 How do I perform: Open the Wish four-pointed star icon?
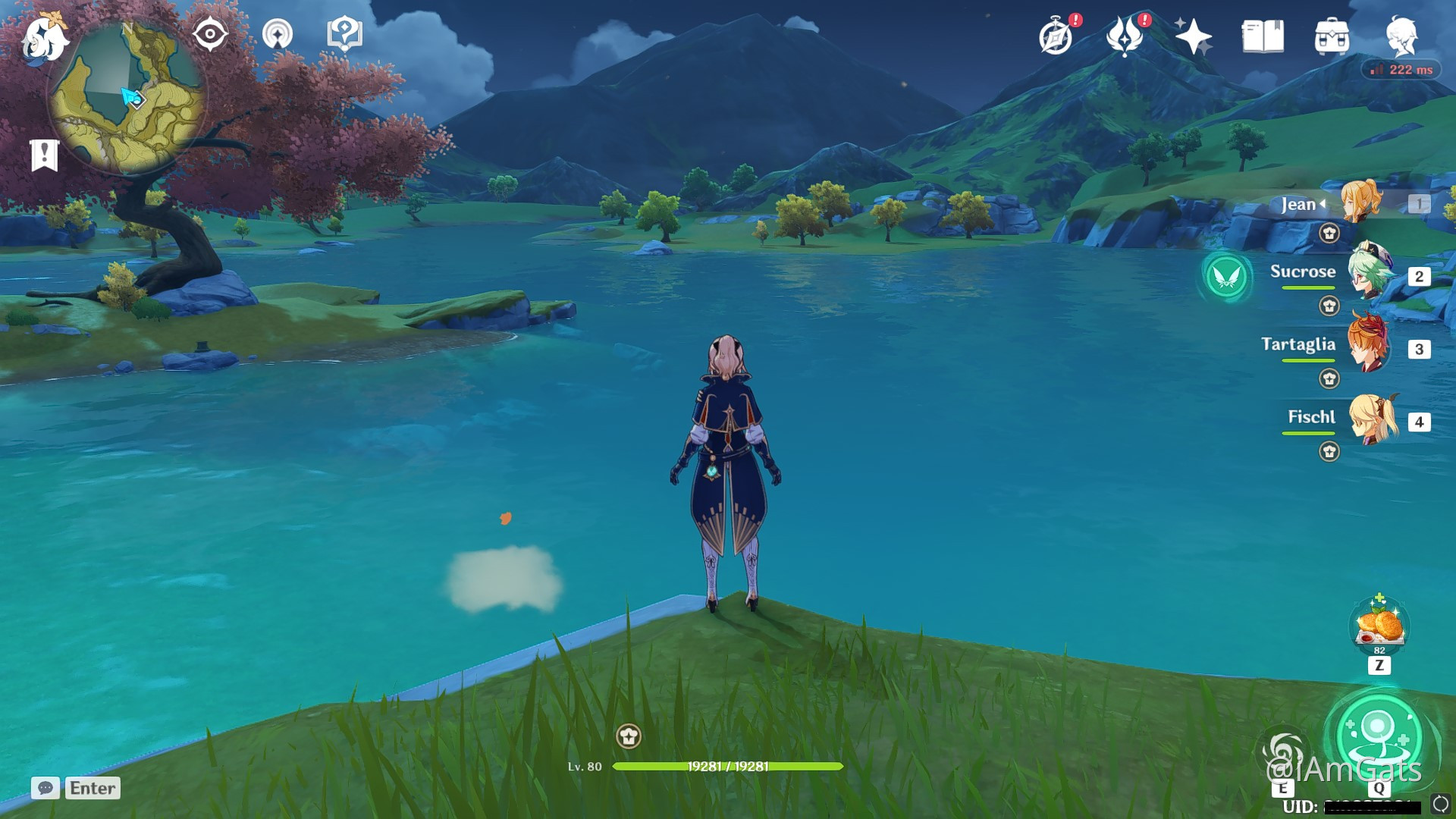coord(1193,36)
